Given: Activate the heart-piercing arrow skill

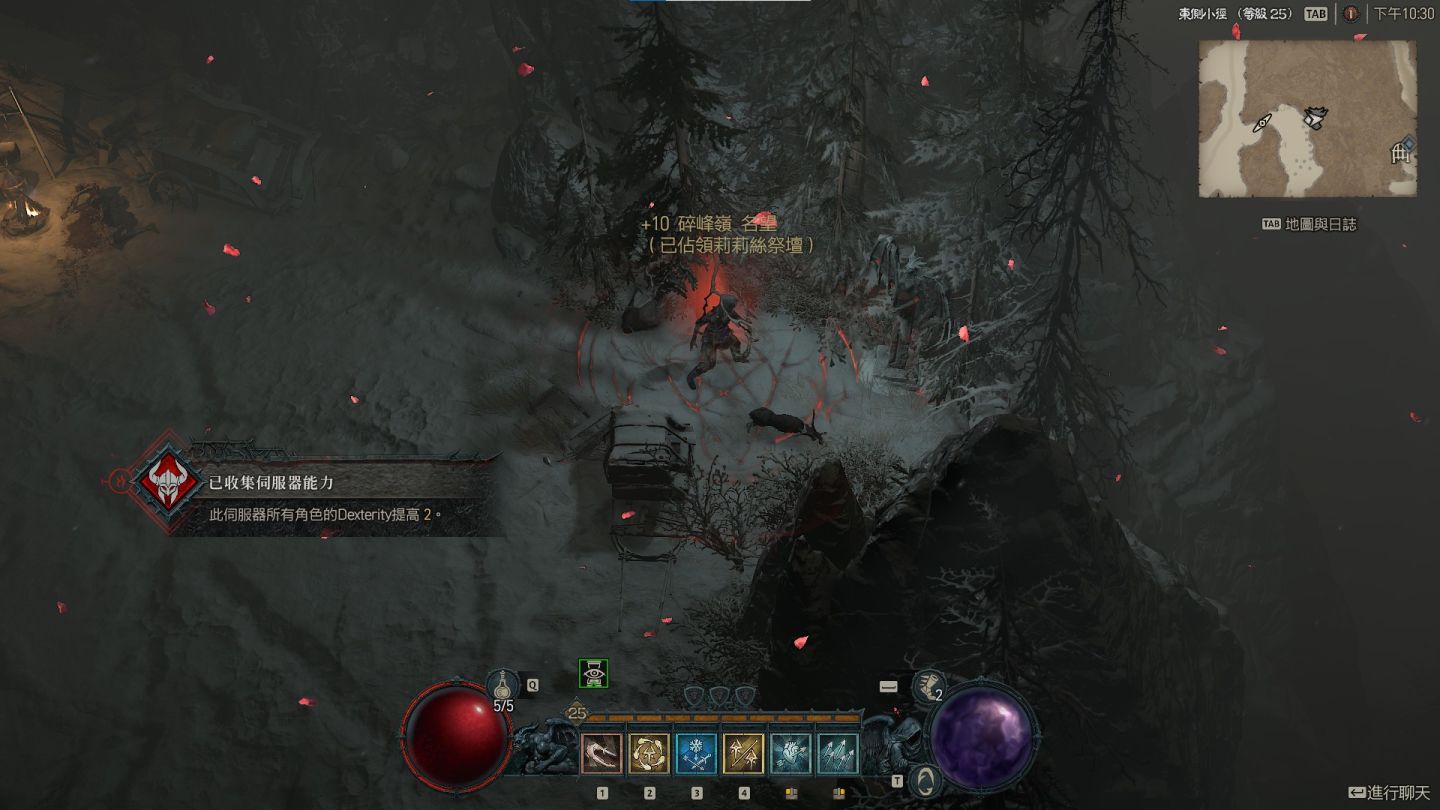Looking at the screenshot, I should click(790, 755).
